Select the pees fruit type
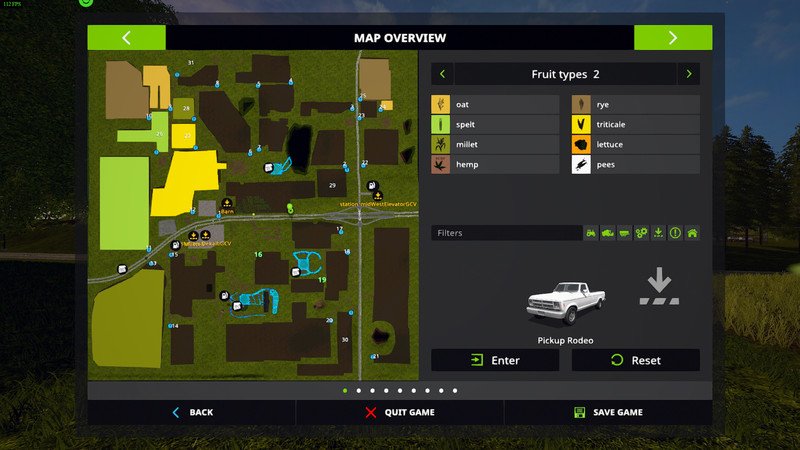The height and width of the screenshot is (450, 800). click(x=635, y=164)
